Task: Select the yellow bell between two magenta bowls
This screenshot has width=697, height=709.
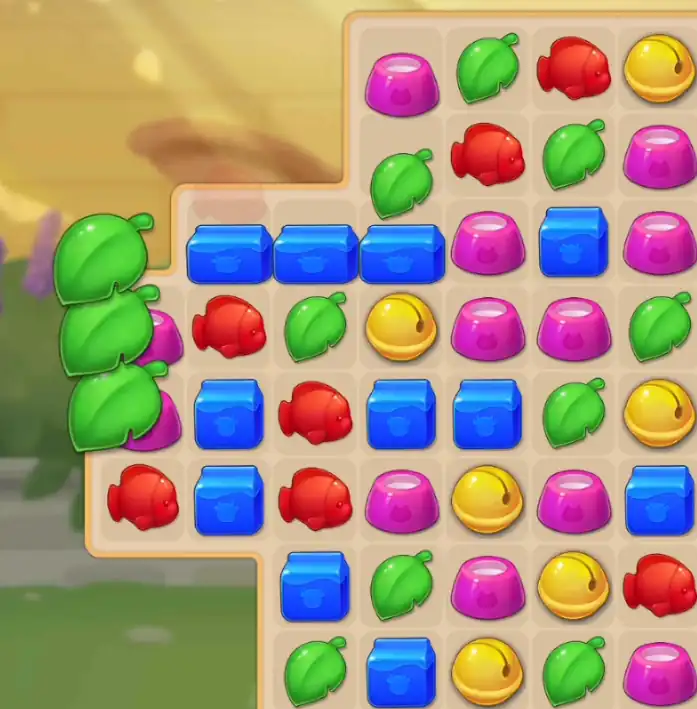Action: click(487, 499)
